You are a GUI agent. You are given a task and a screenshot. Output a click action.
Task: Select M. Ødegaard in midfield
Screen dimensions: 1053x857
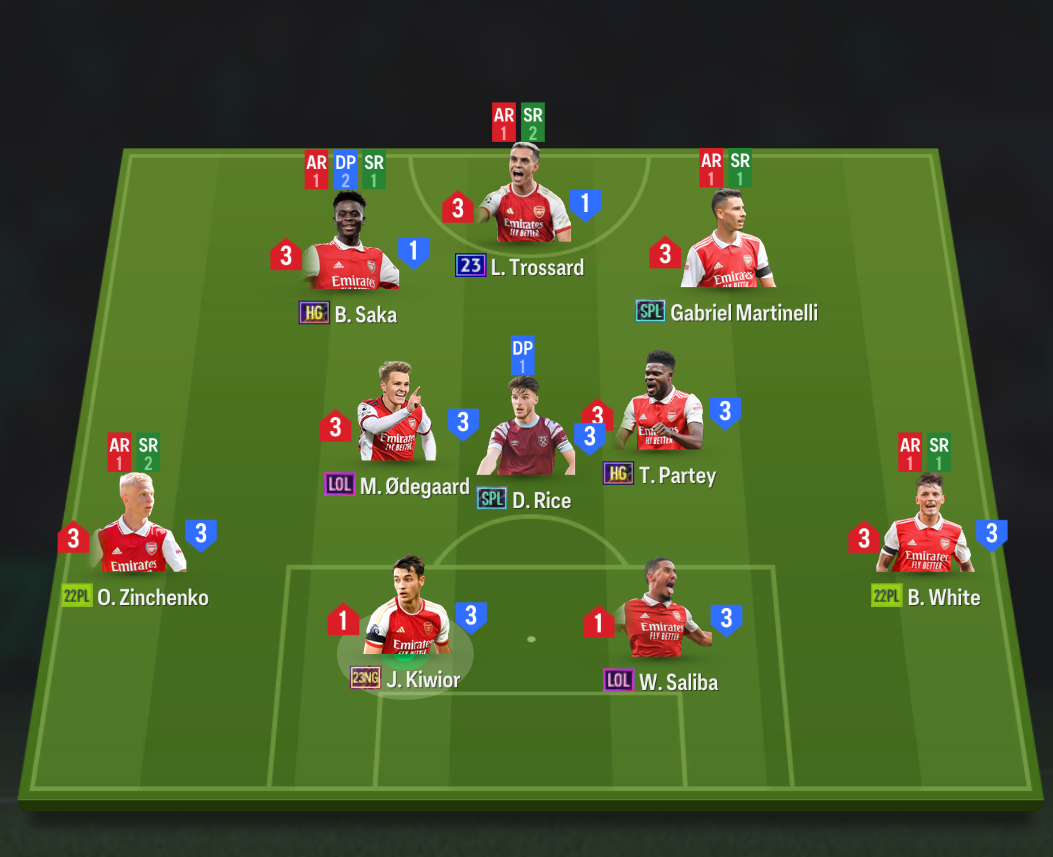point(396,425)
